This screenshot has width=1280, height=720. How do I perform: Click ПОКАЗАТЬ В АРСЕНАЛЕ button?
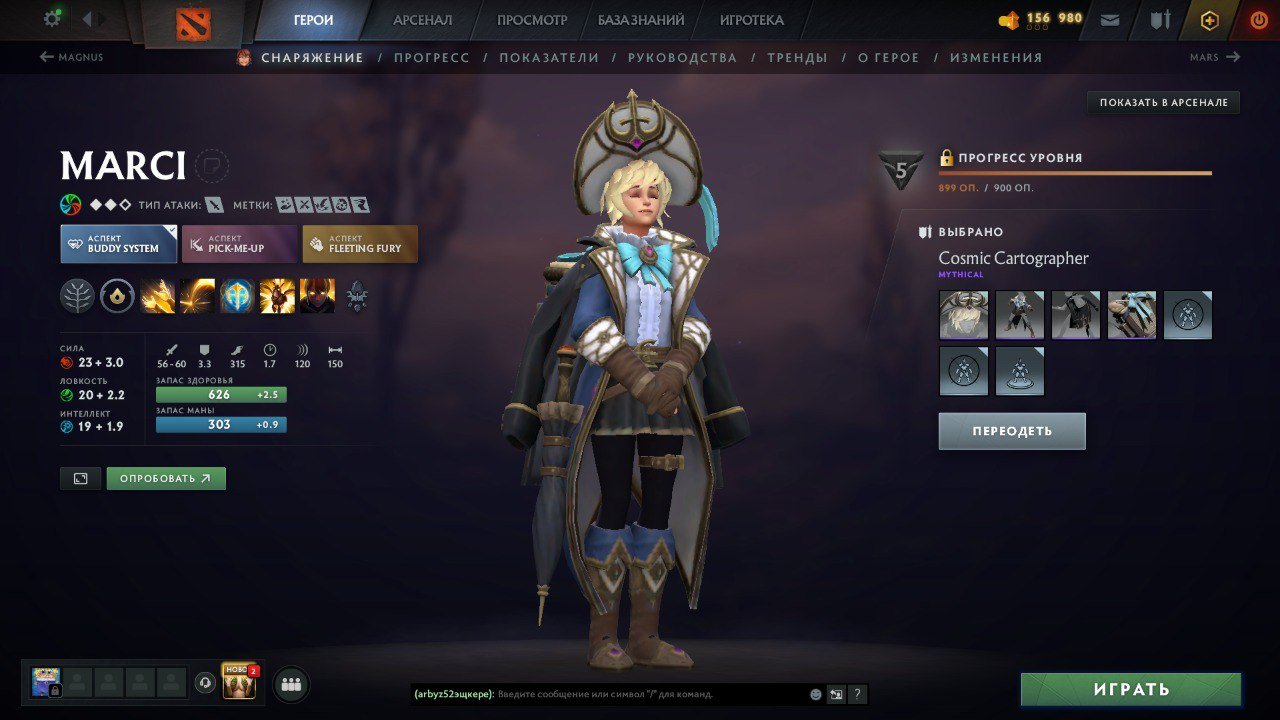[1162, 101]
